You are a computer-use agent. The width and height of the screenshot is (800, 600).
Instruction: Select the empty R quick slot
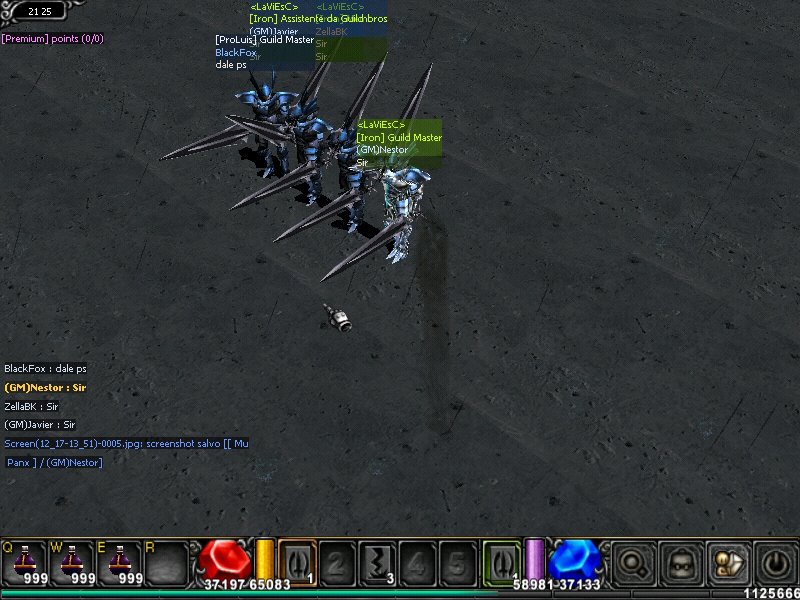click(x=166, y=564)
